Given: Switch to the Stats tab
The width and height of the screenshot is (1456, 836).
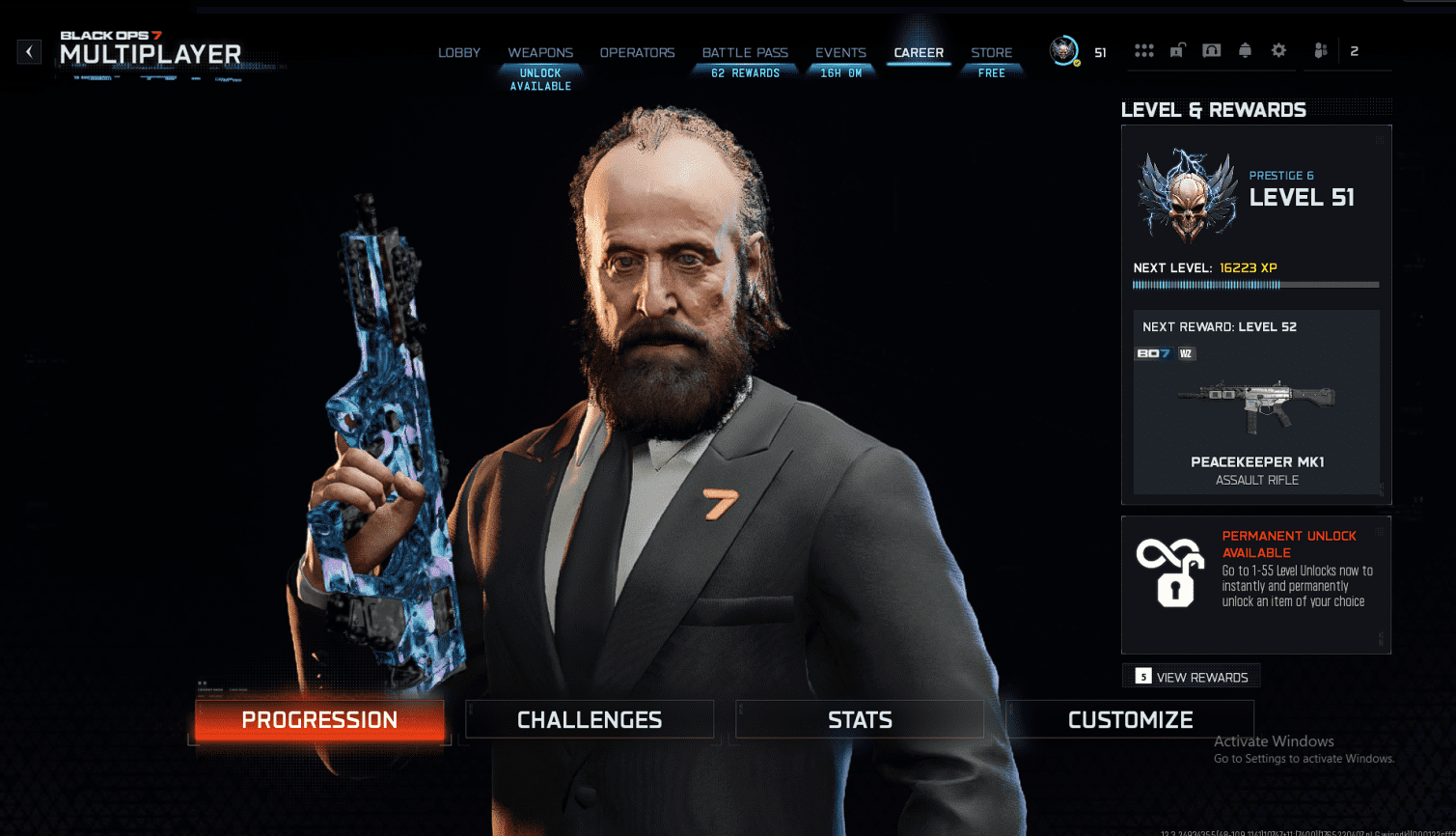Looking at the screenshot, I should click(859, 719).
